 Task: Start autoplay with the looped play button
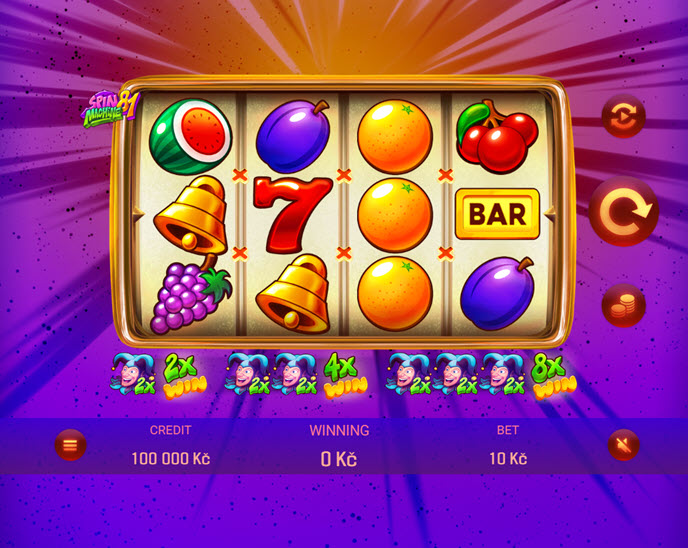click(x=623, y=116)
